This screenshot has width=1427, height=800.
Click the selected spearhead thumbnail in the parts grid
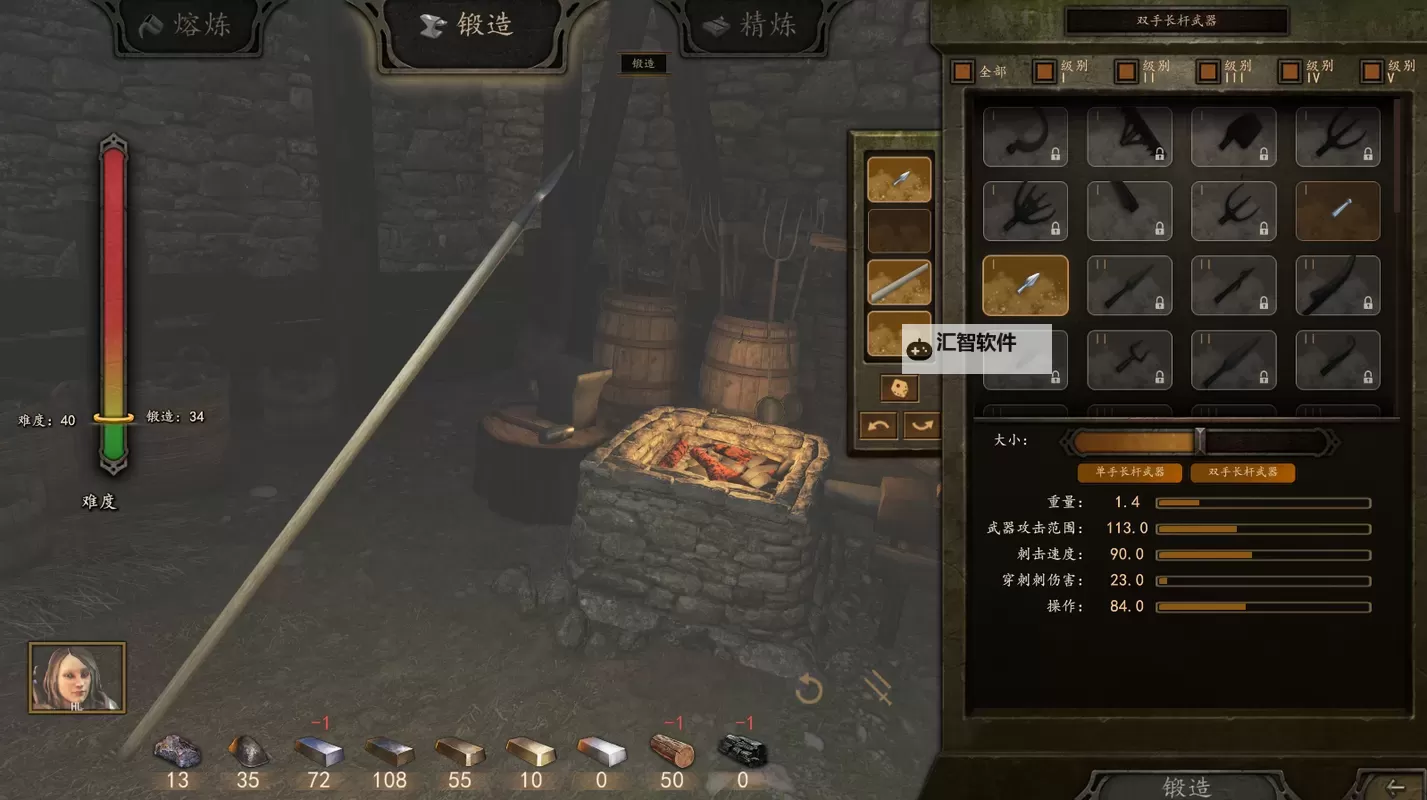[1025, 284]
